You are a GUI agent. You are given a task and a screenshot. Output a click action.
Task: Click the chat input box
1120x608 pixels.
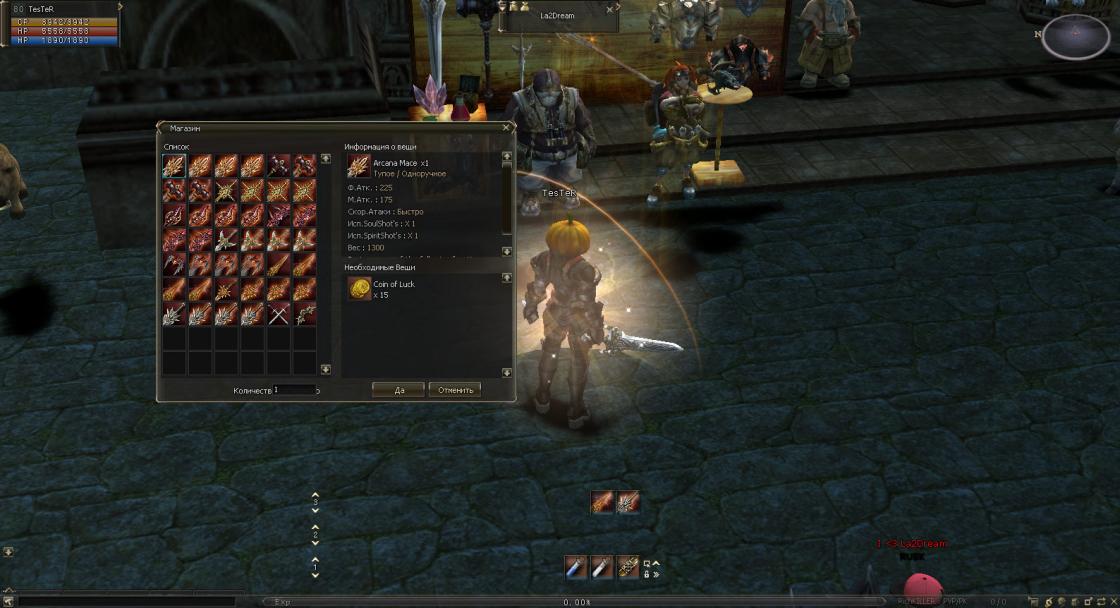pyautogui.click(x=120, y=602)
